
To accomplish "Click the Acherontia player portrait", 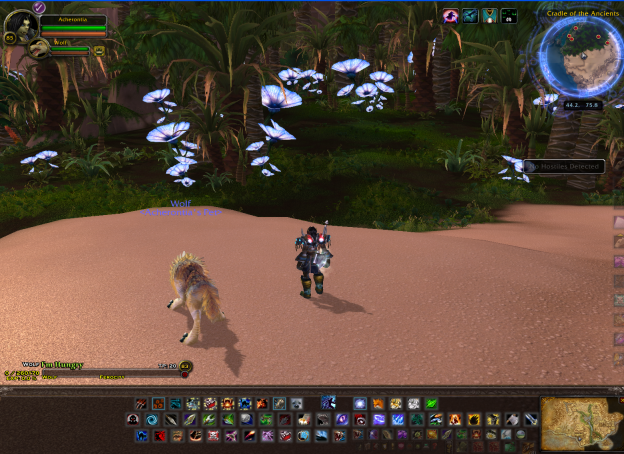I will [21, 26].
